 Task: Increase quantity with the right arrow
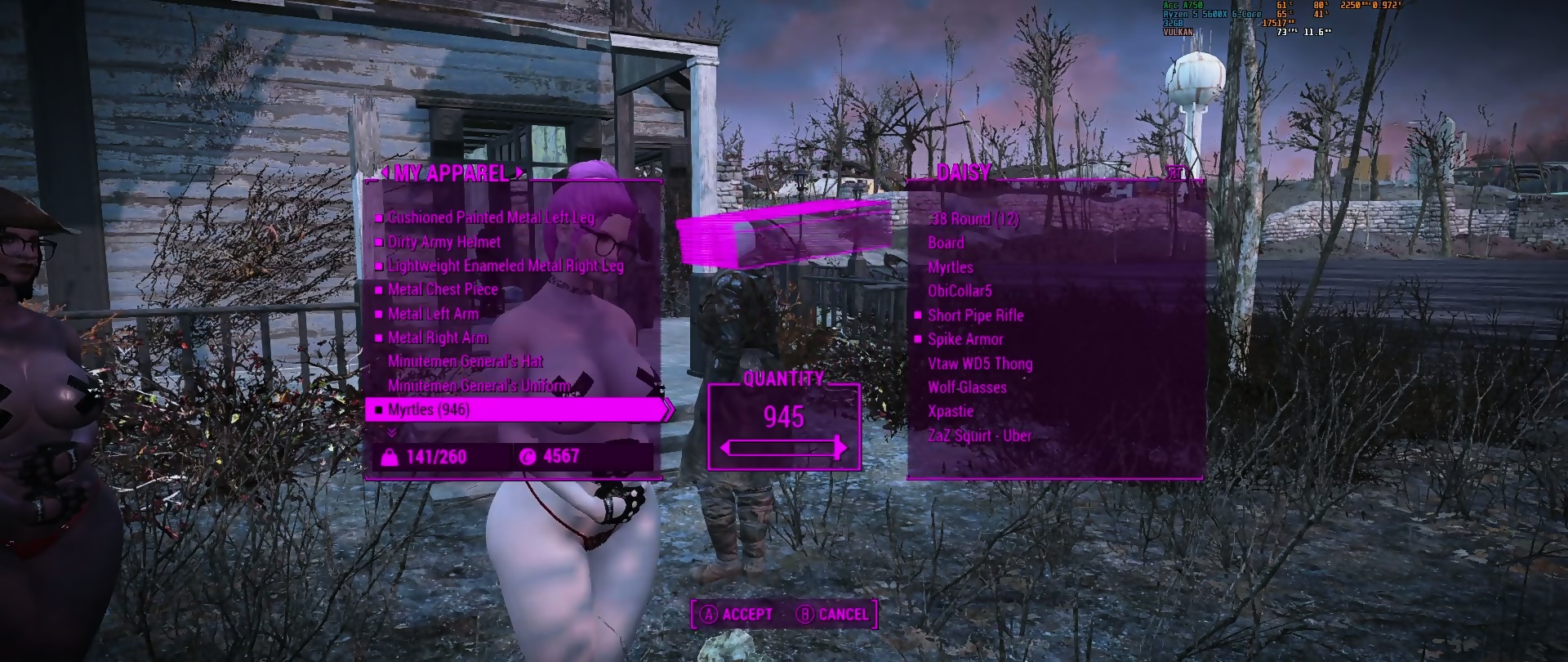pyautogui.click(x=841, y=448)
